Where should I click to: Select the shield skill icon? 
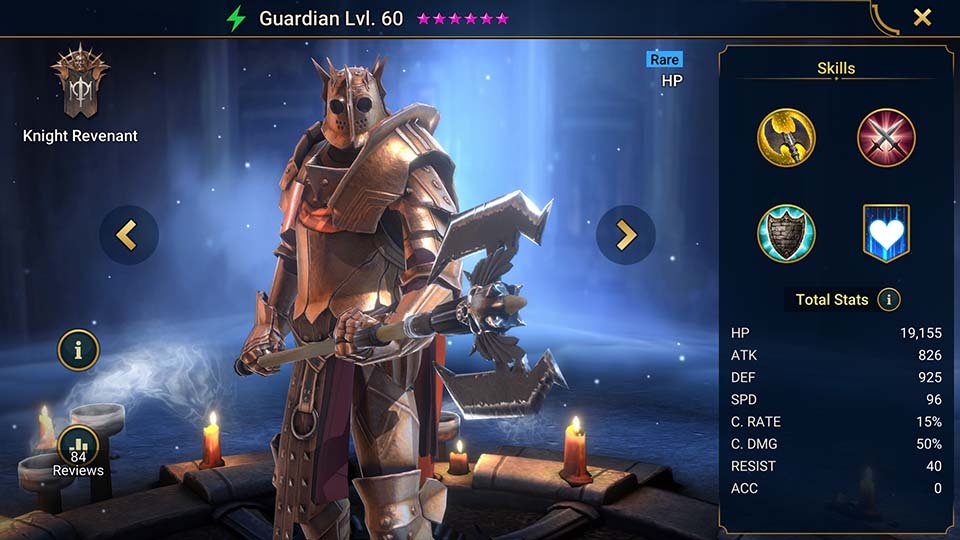click(786, 233)
